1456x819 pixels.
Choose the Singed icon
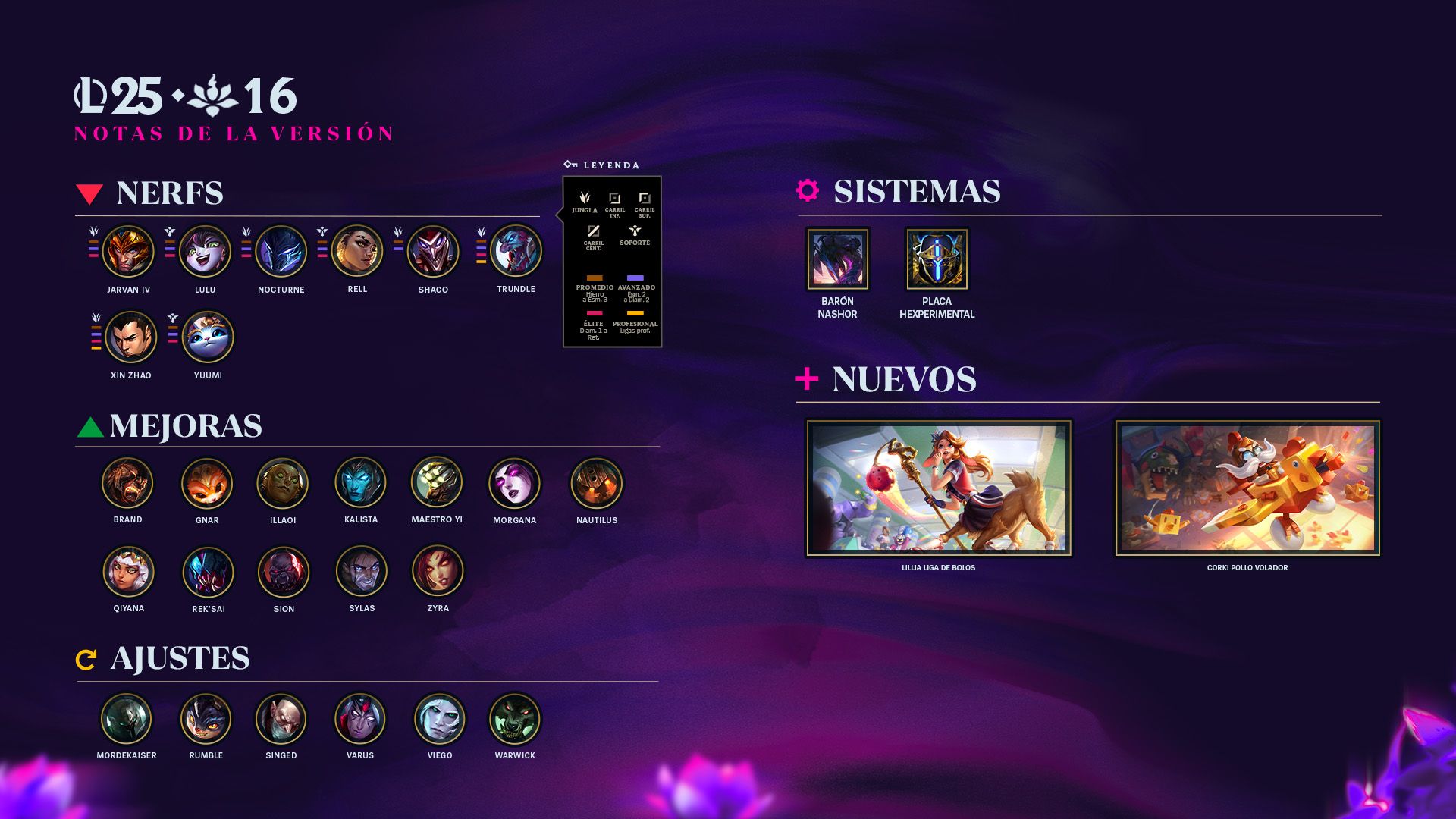pyautogui.click(x=281, y=719)
